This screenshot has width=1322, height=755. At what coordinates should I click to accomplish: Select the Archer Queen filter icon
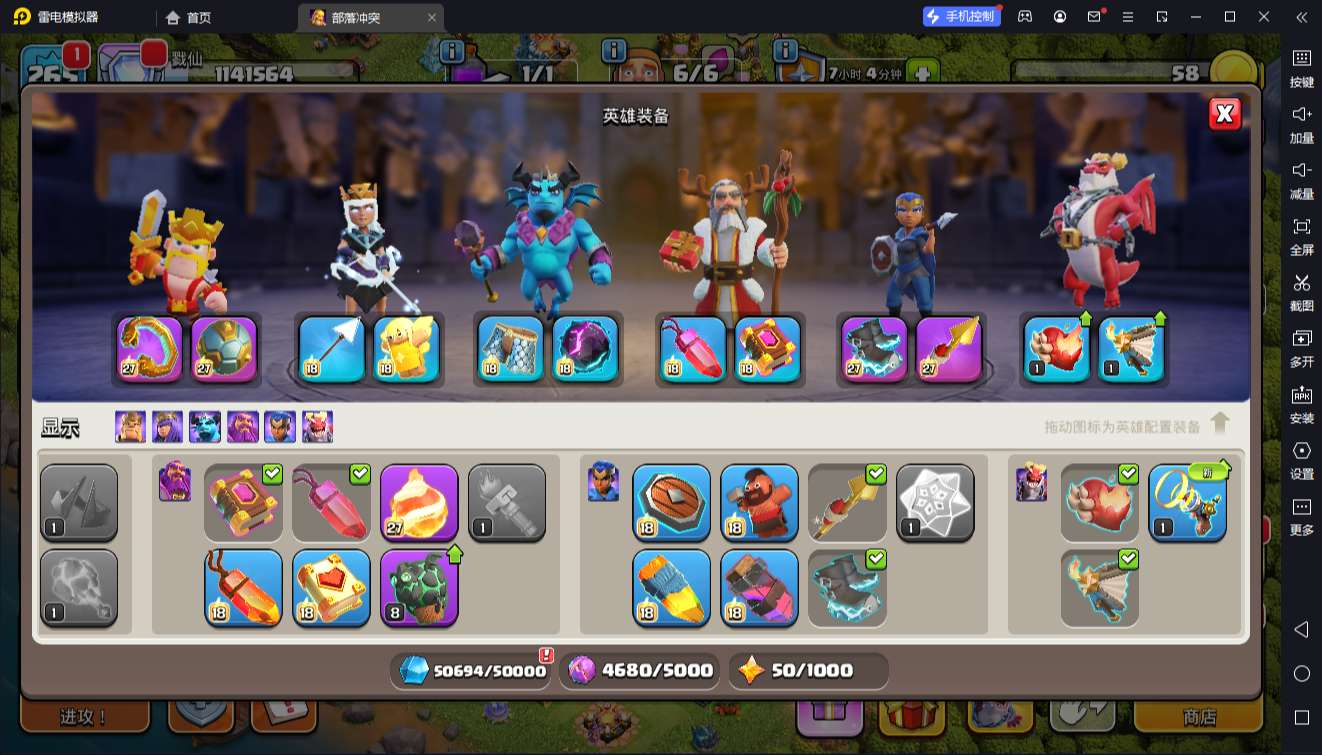click(x=167, y=427)
